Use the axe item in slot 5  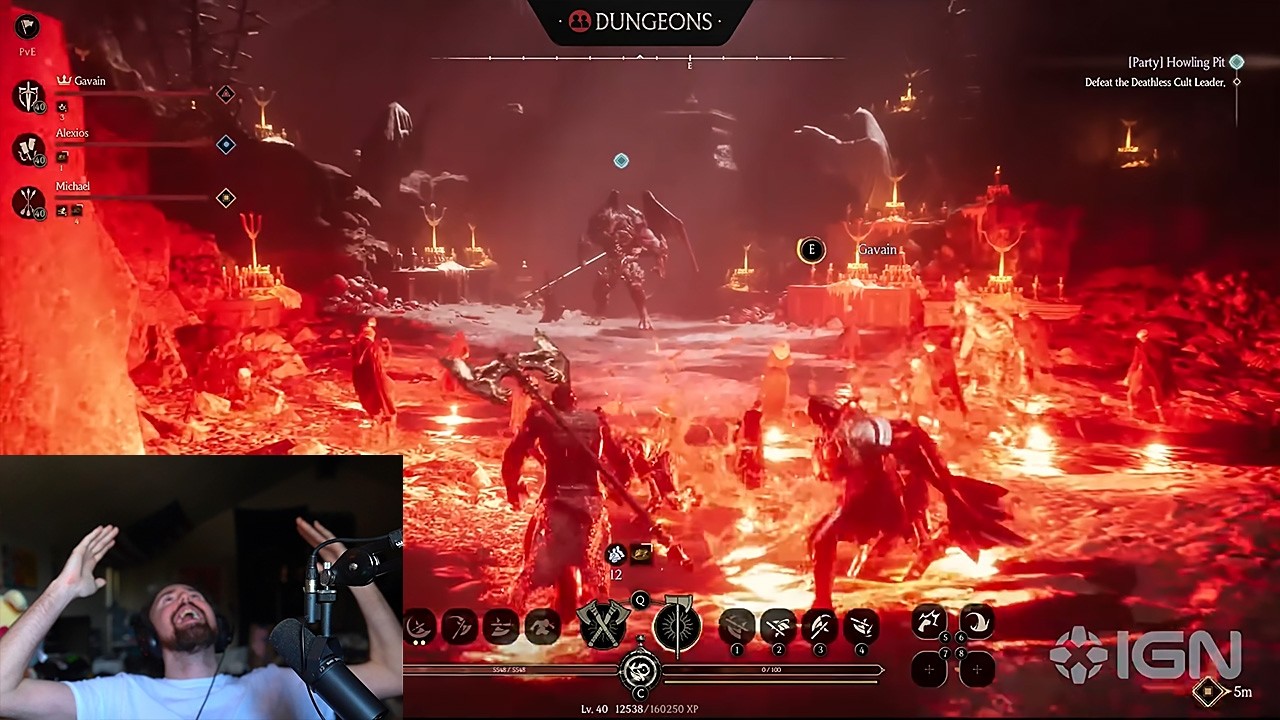930,622
